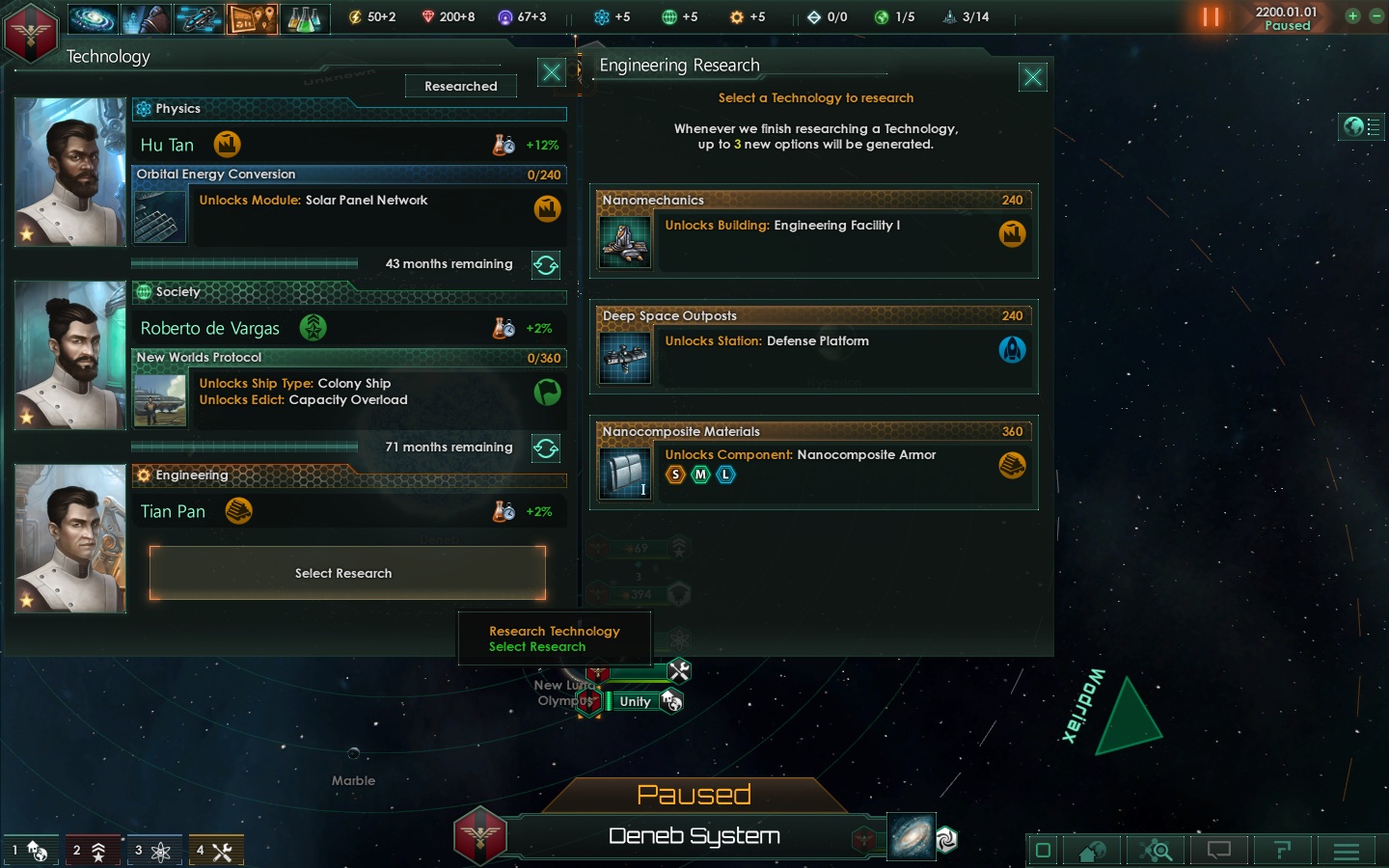Select the Nanomechanics technology
The image size is (1389, 868).
coord(813,231)
